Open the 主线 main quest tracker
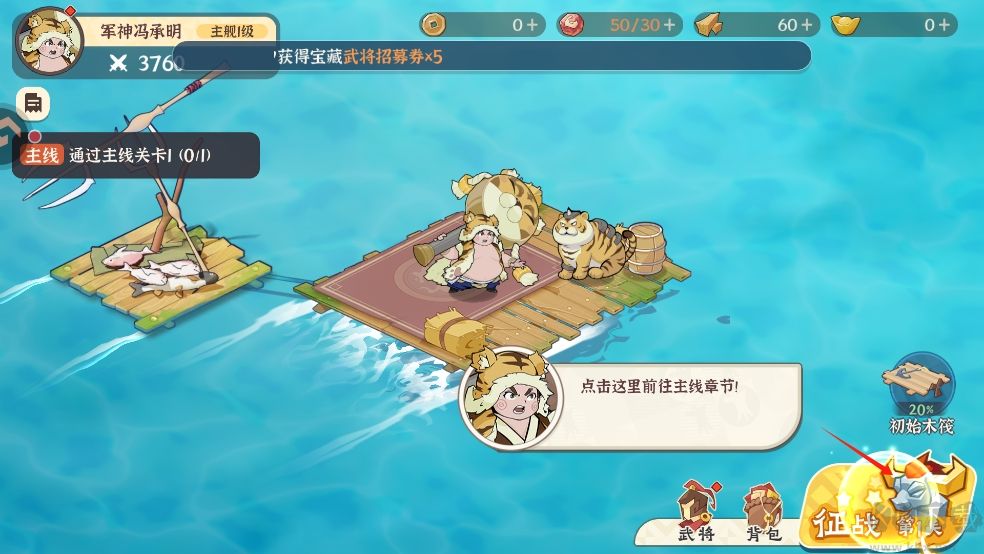The height and width of the screenshot is (554, 984). (x=137, y=155)
